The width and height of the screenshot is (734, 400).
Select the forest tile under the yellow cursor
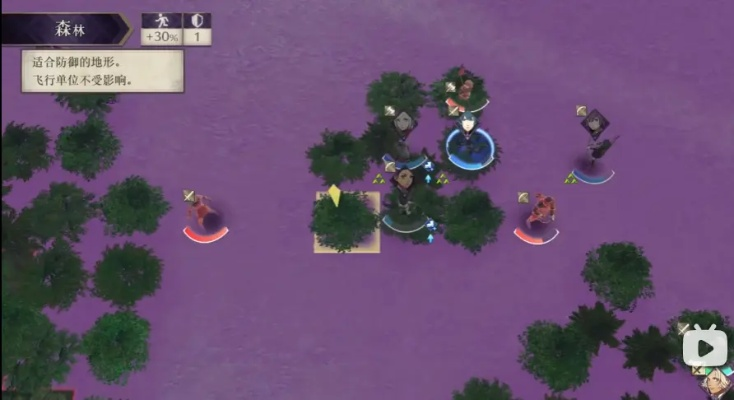coord(346,222)
